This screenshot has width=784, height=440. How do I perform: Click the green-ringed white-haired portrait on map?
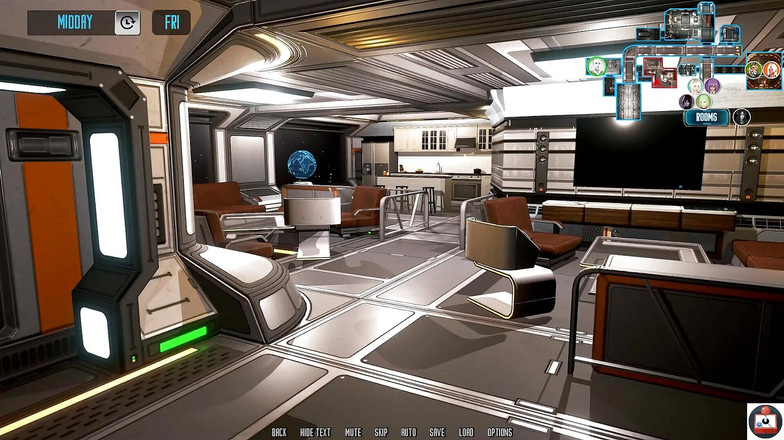pos(597,66)
